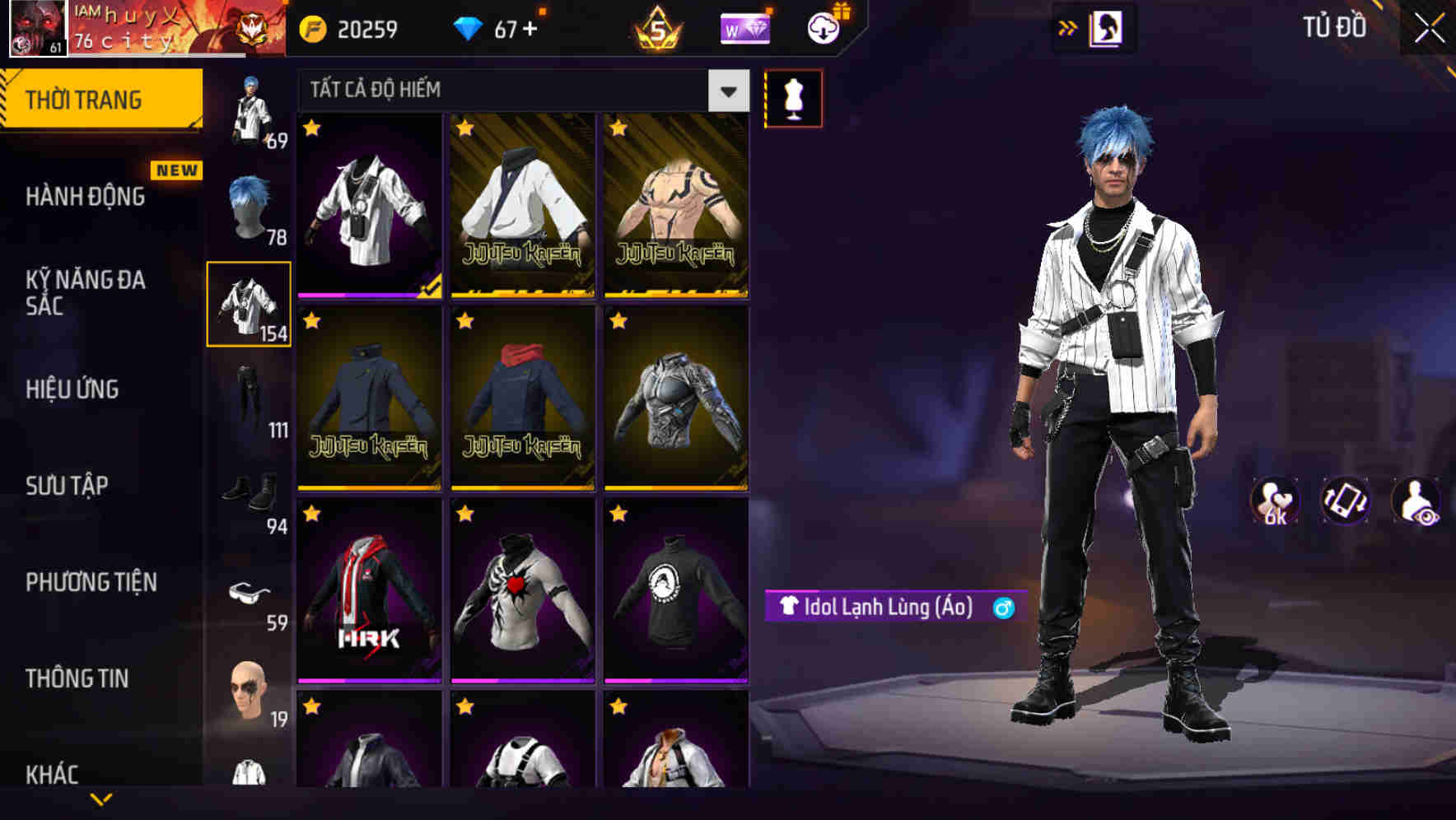
Task: Open the SƯU TẬP section
Action: coord(68,486)
